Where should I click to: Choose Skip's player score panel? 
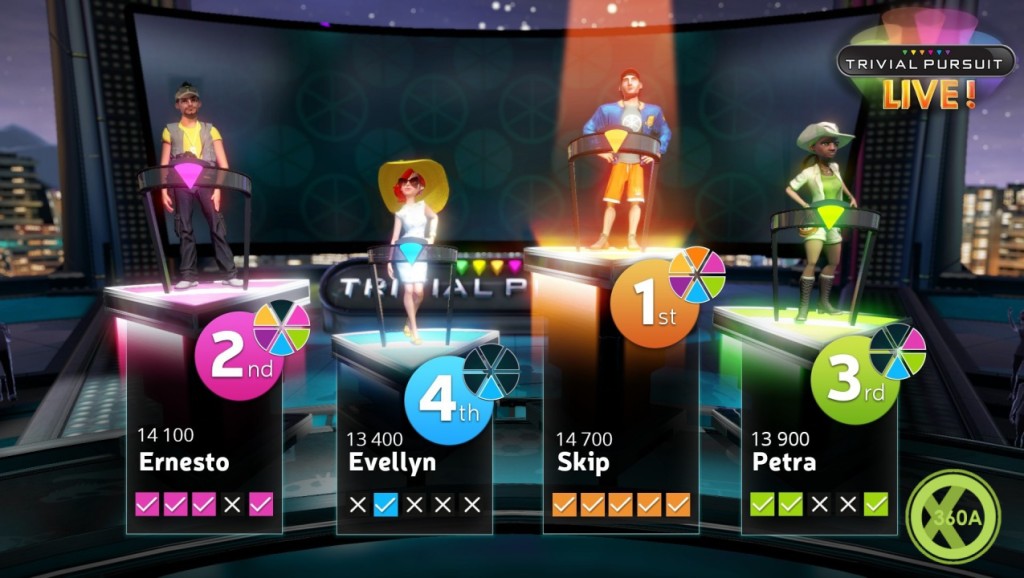click(620, 470)
